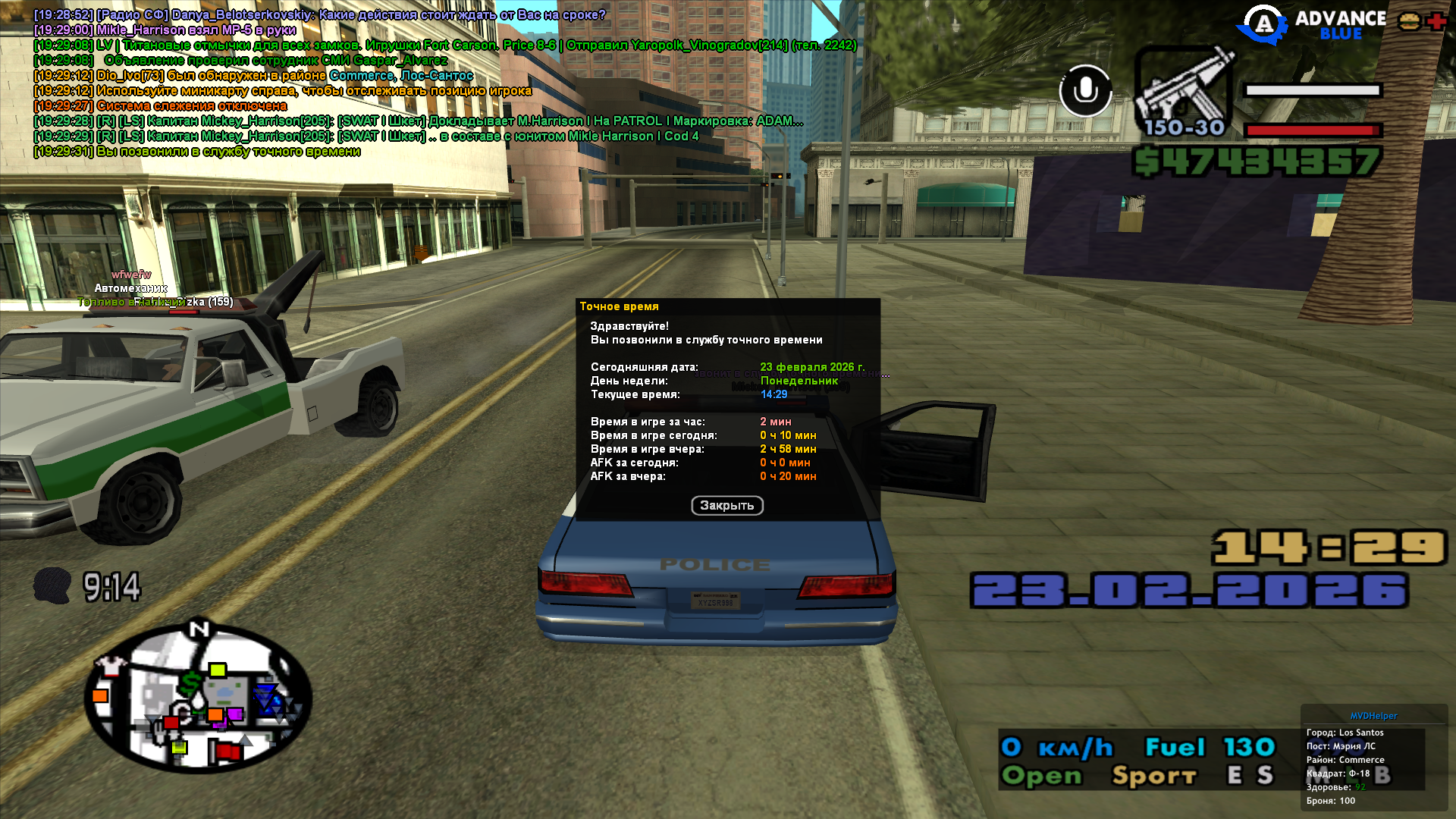Close the exact time dialog
1456x819 pixels.
726,506
